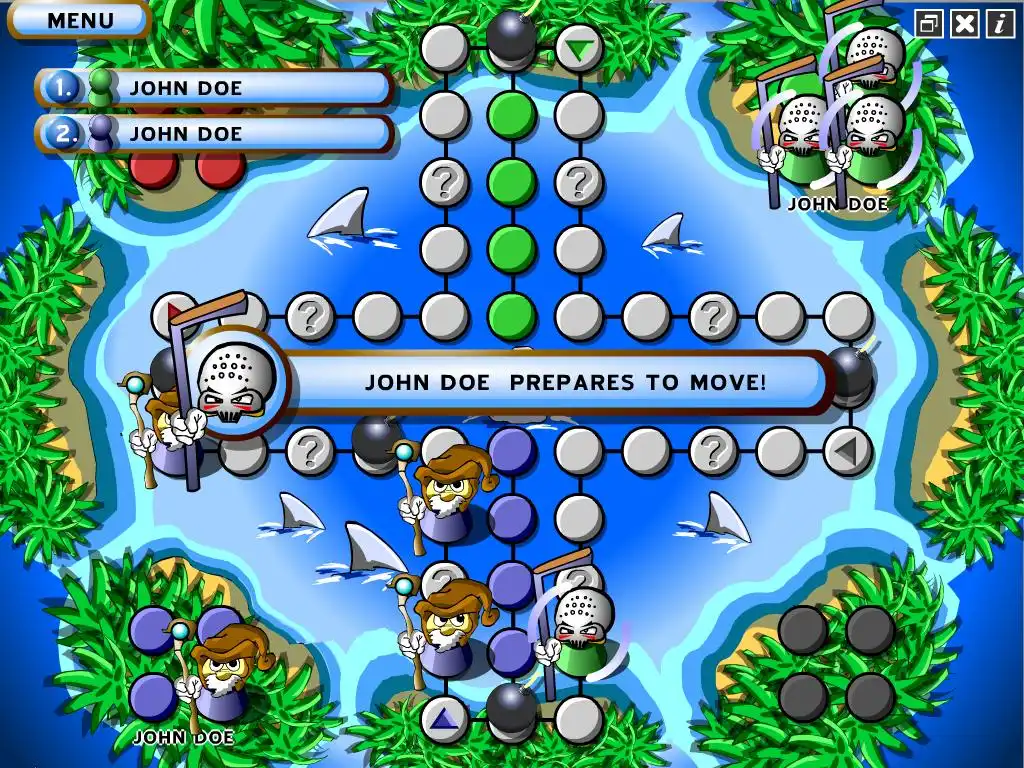Toggle windowed mode with the overlapping squares button
Viewport: 1024px width, 768px height.
coord(929,24)
